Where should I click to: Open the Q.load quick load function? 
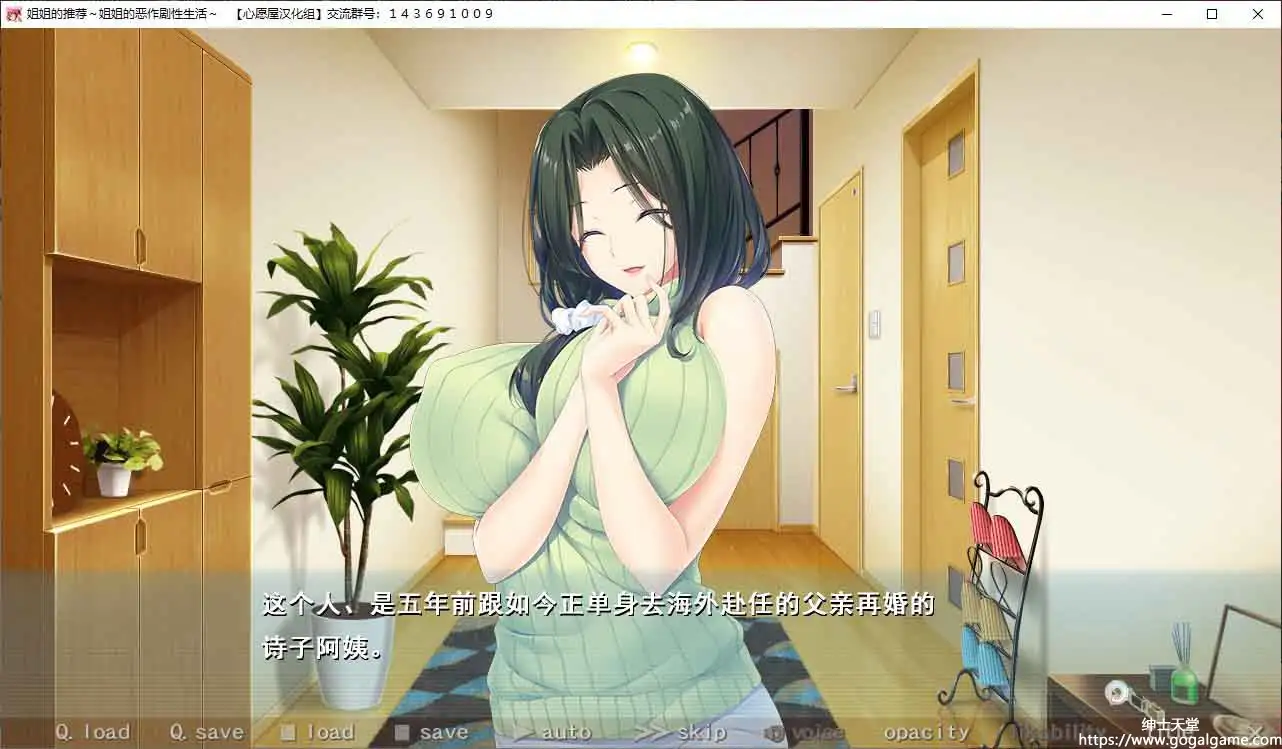pyautogui.click(x=96, y=731)
